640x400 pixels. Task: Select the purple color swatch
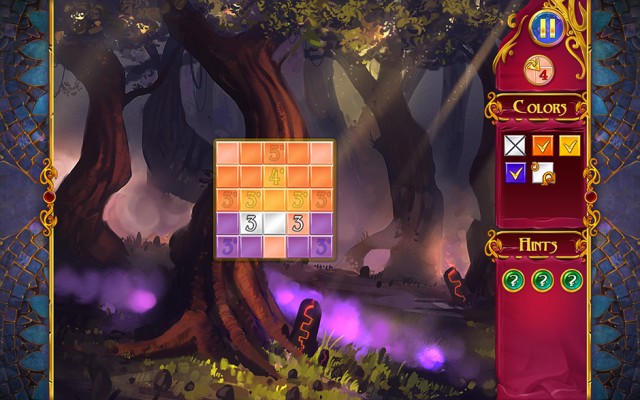(513, 174)
